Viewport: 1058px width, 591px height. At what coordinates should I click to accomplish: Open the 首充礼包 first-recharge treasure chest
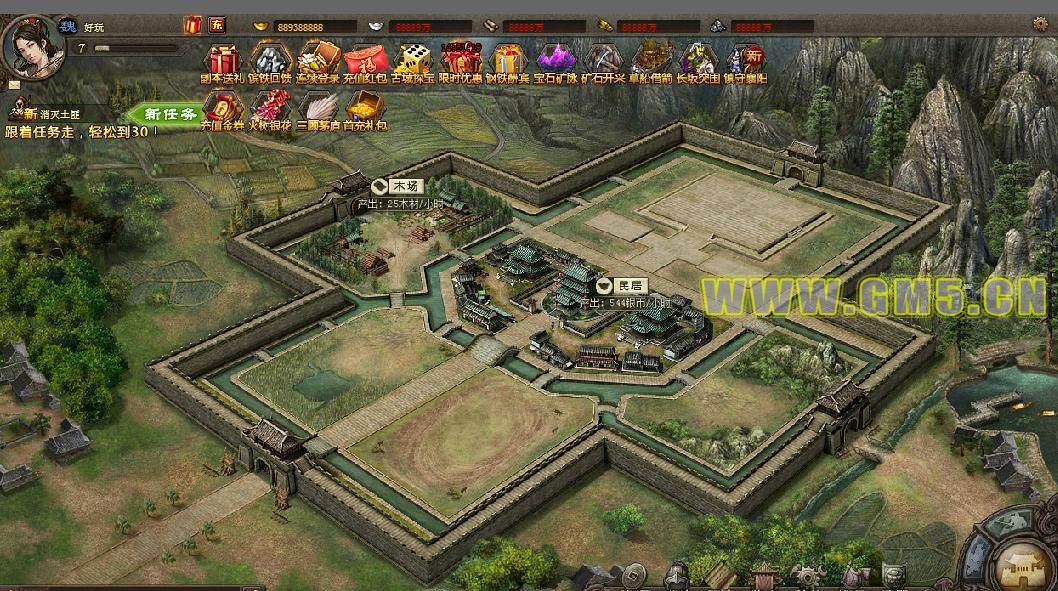pos(365,110)
